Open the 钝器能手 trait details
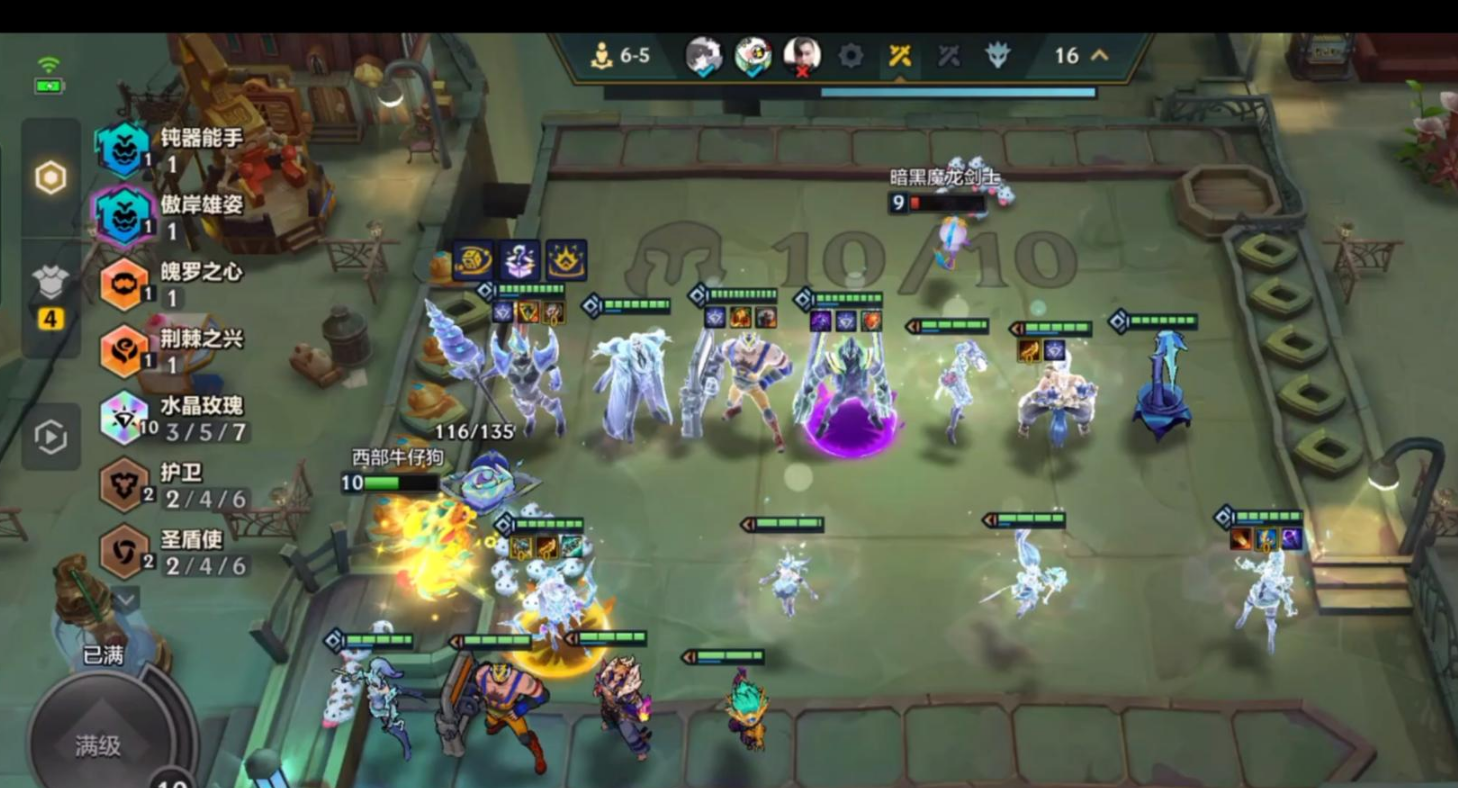 (123, 149)
